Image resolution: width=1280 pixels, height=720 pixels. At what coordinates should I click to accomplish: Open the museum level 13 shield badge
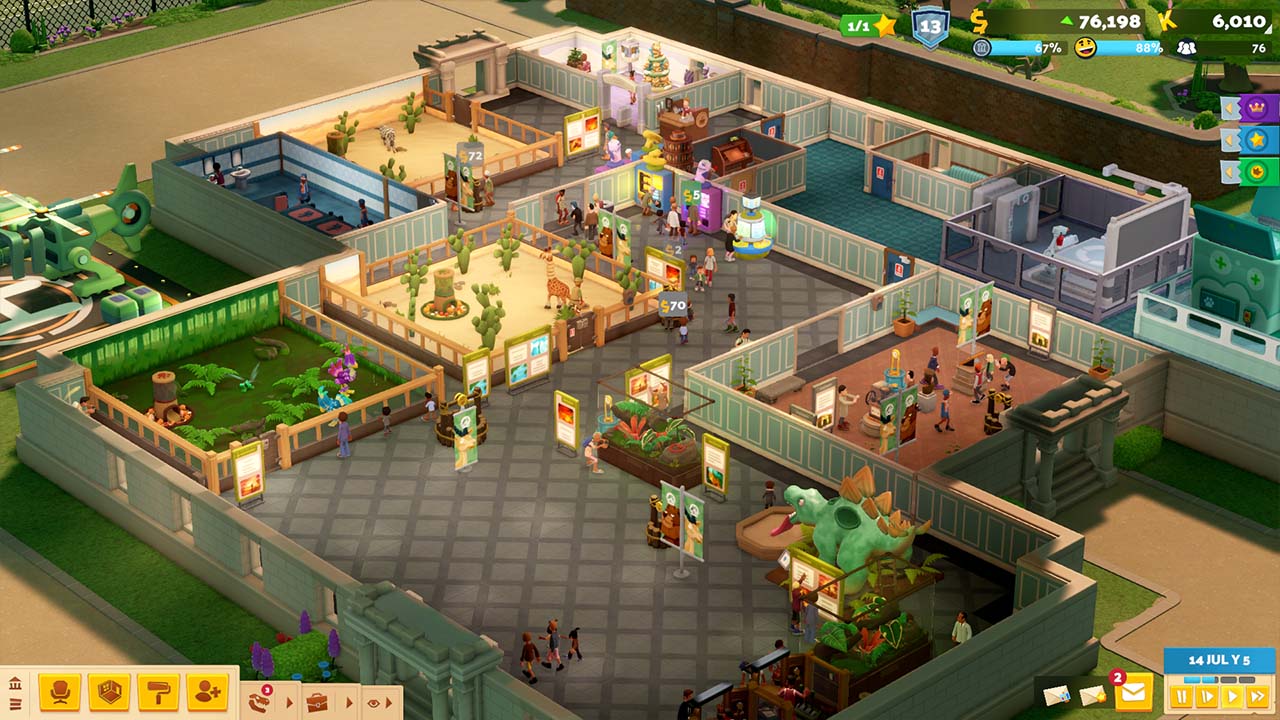[930, 27]
